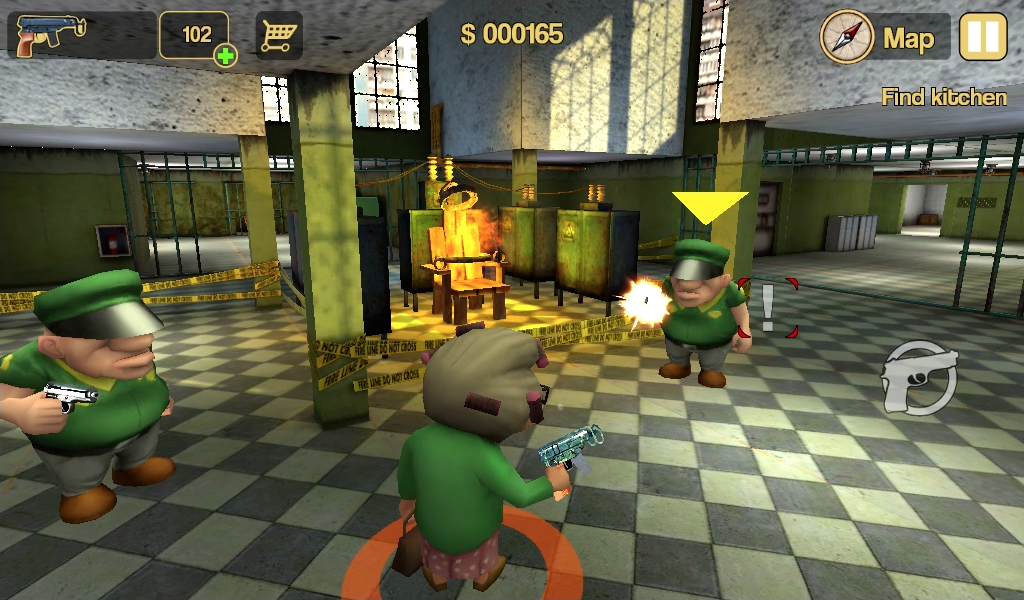
Task: Open the shopping cart store
Action: 279,36
